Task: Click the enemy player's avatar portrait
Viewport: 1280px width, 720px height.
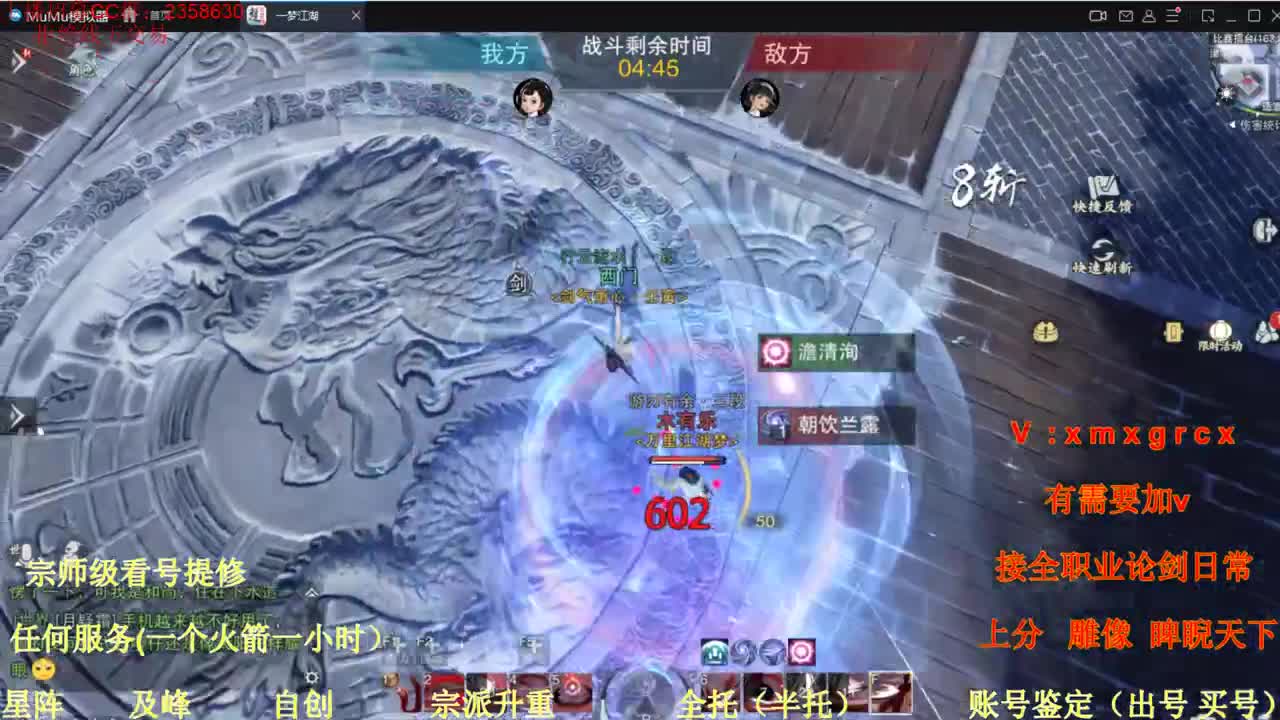Action: tap(760, 100)
